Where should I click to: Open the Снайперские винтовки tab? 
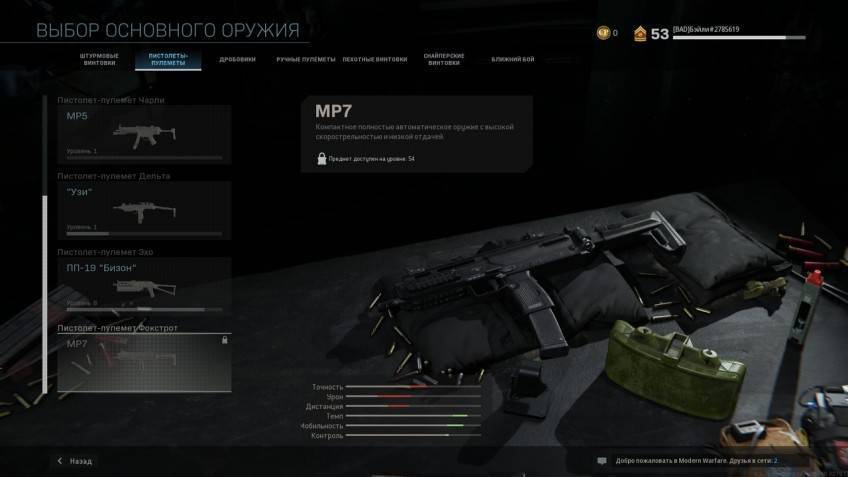[444, 59]
